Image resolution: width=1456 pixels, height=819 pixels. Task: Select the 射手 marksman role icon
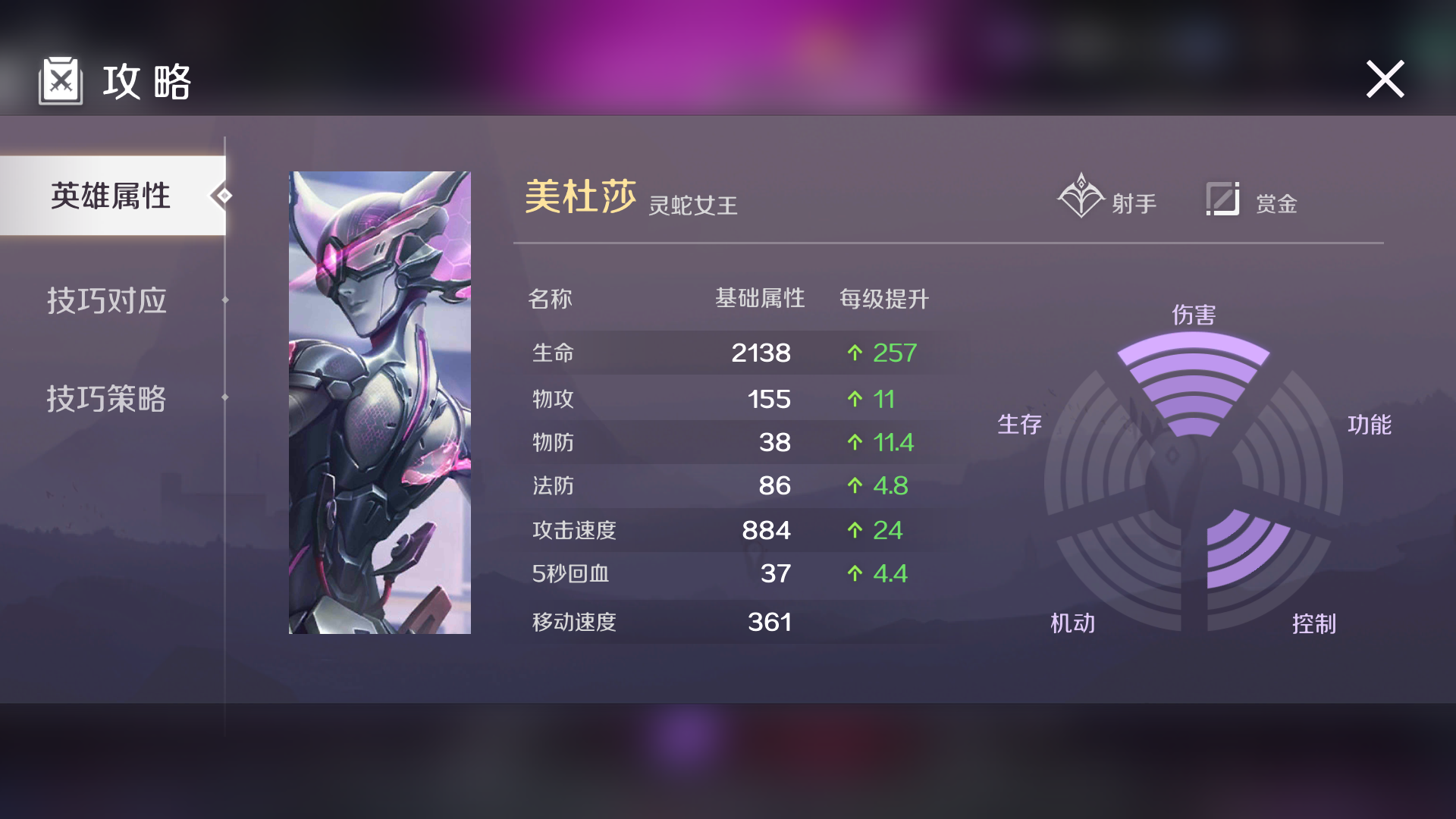[1082, 196]
